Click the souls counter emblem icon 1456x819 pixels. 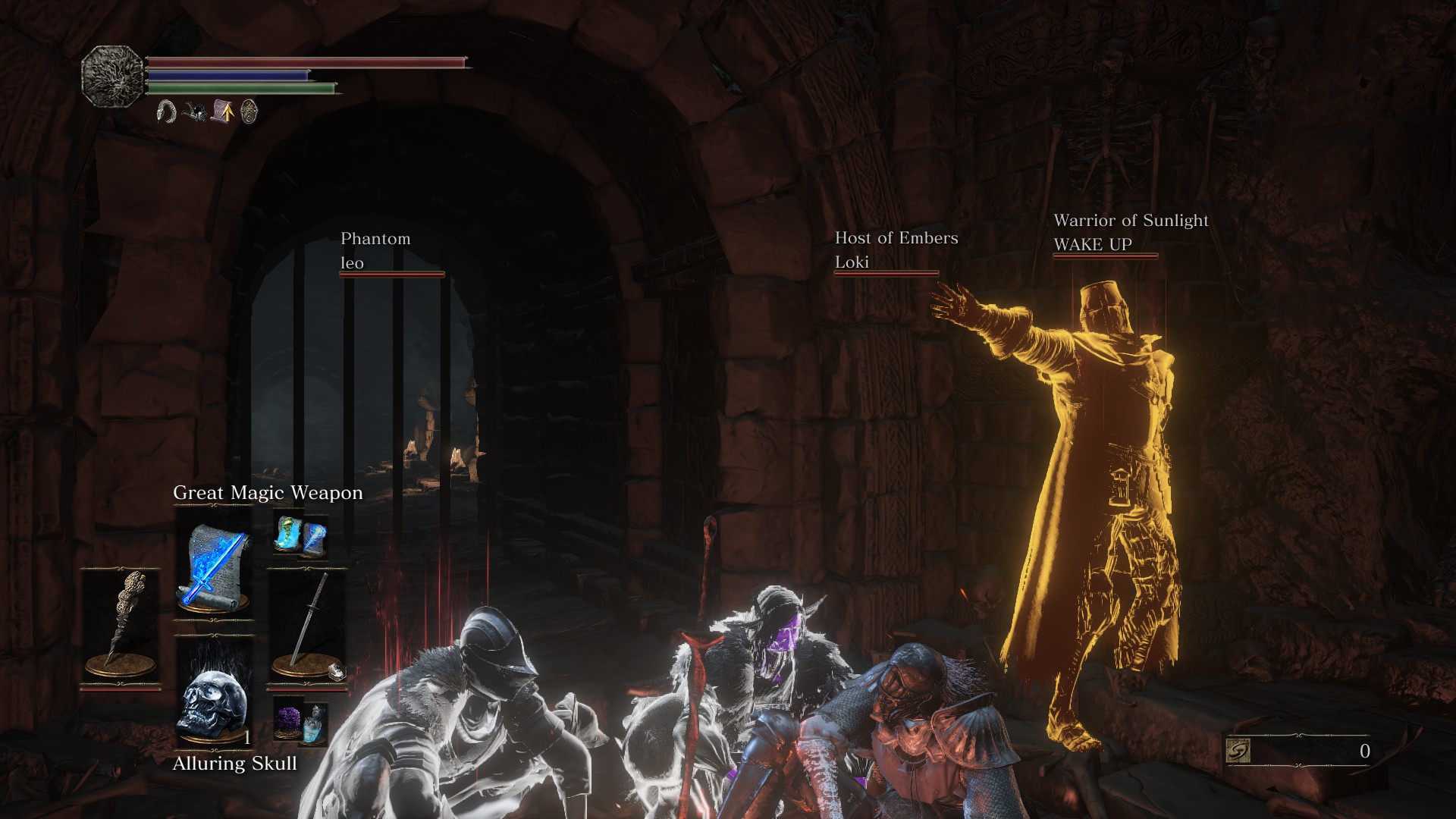click(x=1238, y=751)
